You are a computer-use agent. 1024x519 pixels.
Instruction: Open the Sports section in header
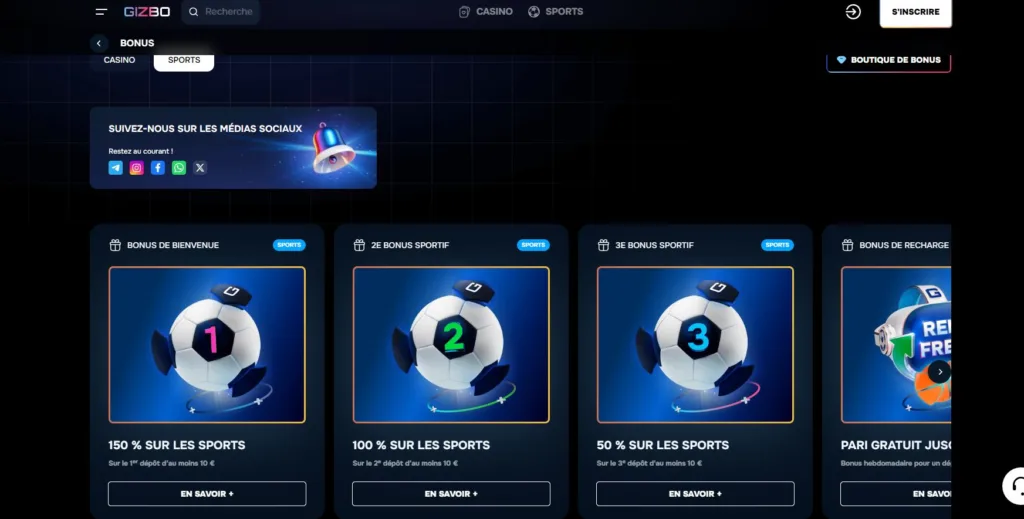[556, 12]
